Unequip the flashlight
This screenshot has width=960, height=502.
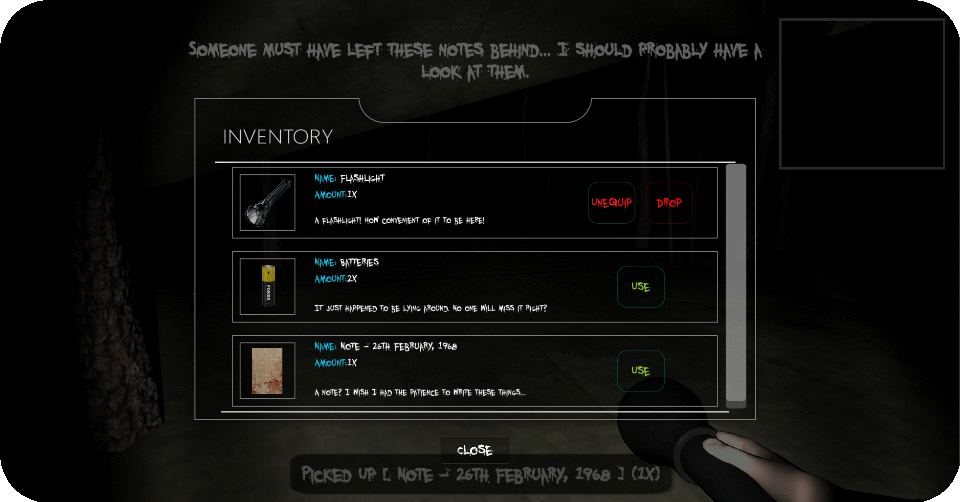coord(611,203)
